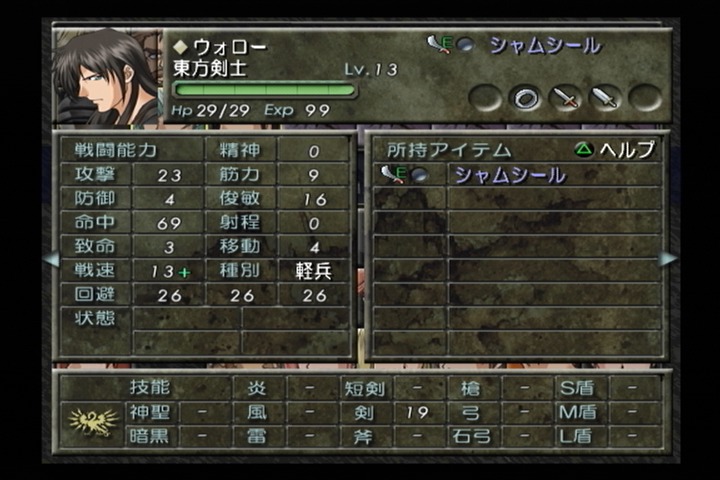720x480 pixels.
Task: Click ウォロー's character portrait
Action: 108,77
